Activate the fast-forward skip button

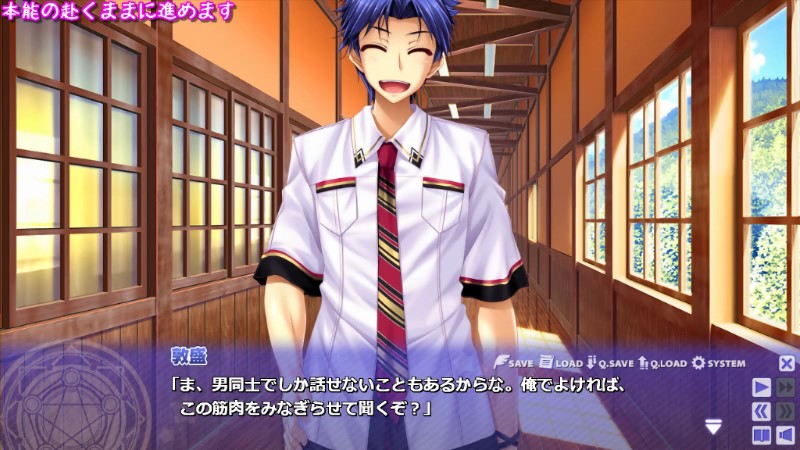click(x=786, y=387)
